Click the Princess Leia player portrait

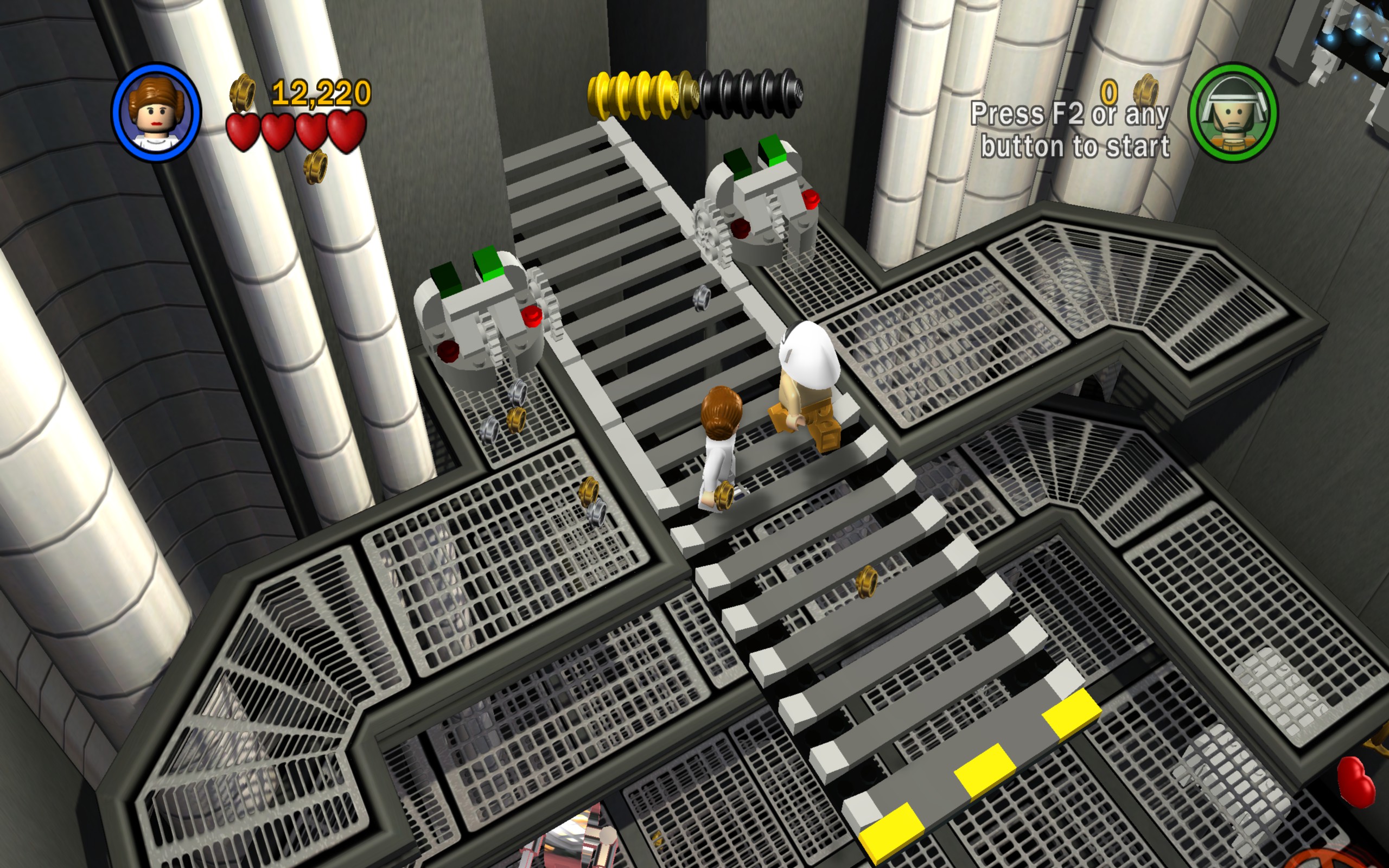click(x=157, y=112)
